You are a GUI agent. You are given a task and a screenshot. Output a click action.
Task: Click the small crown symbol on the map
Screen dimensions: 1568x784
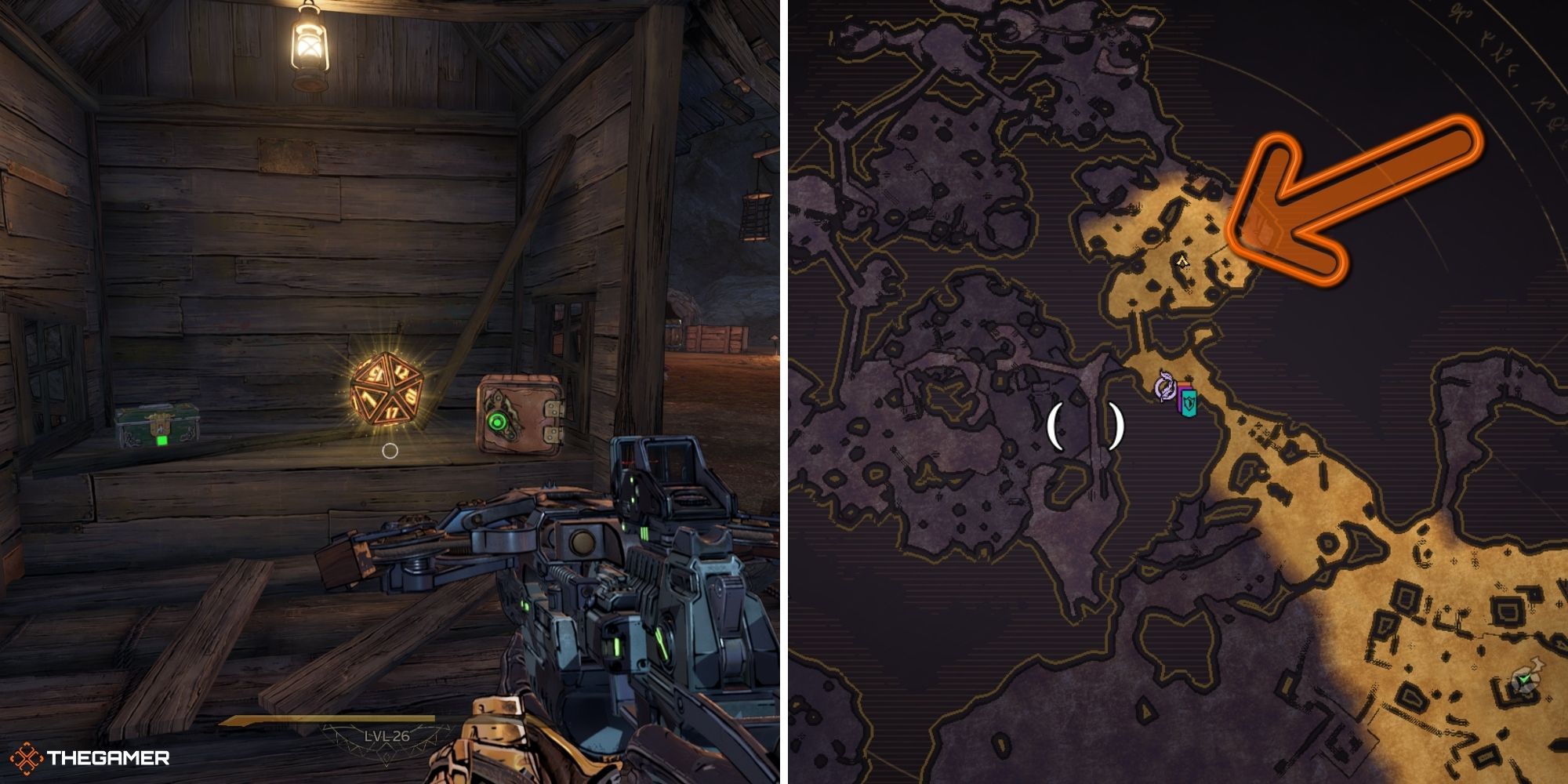pos(1183,261)
